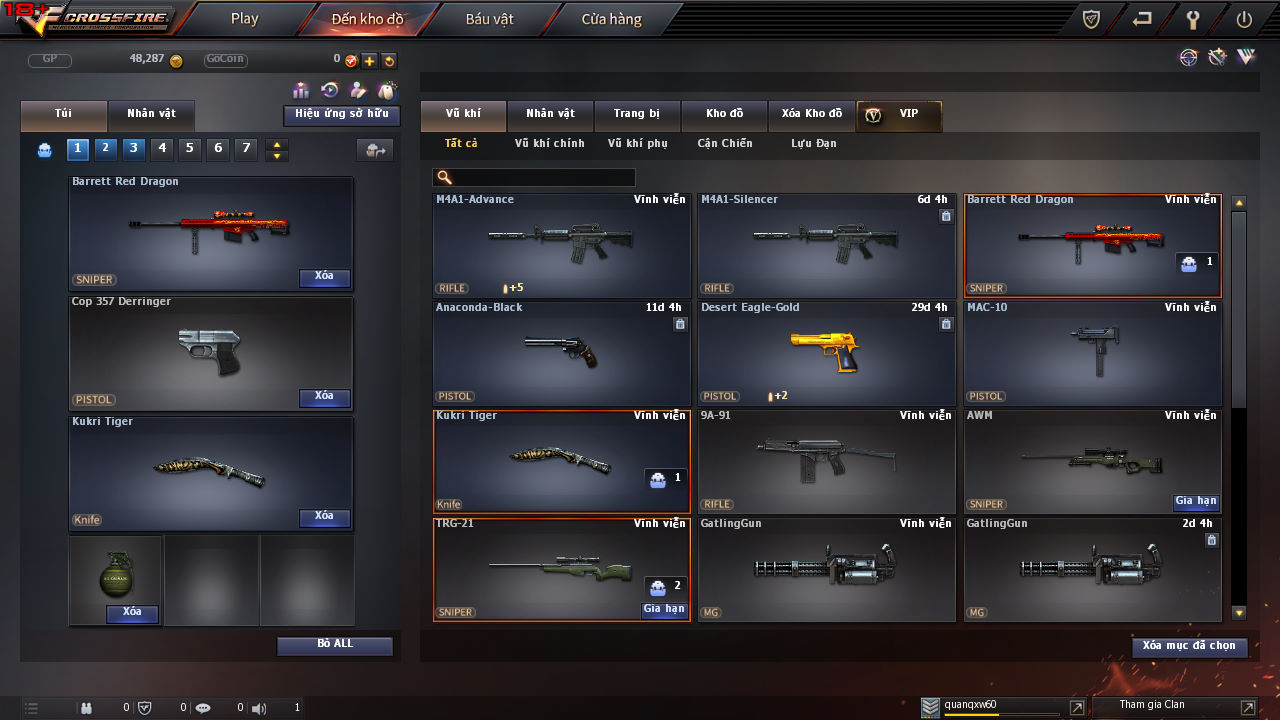Viewport: 1280px width, 720px height.
Task: Choose the M4A1-Advance rifle tile
Action: pyautogui.click(x=561, y=245)
